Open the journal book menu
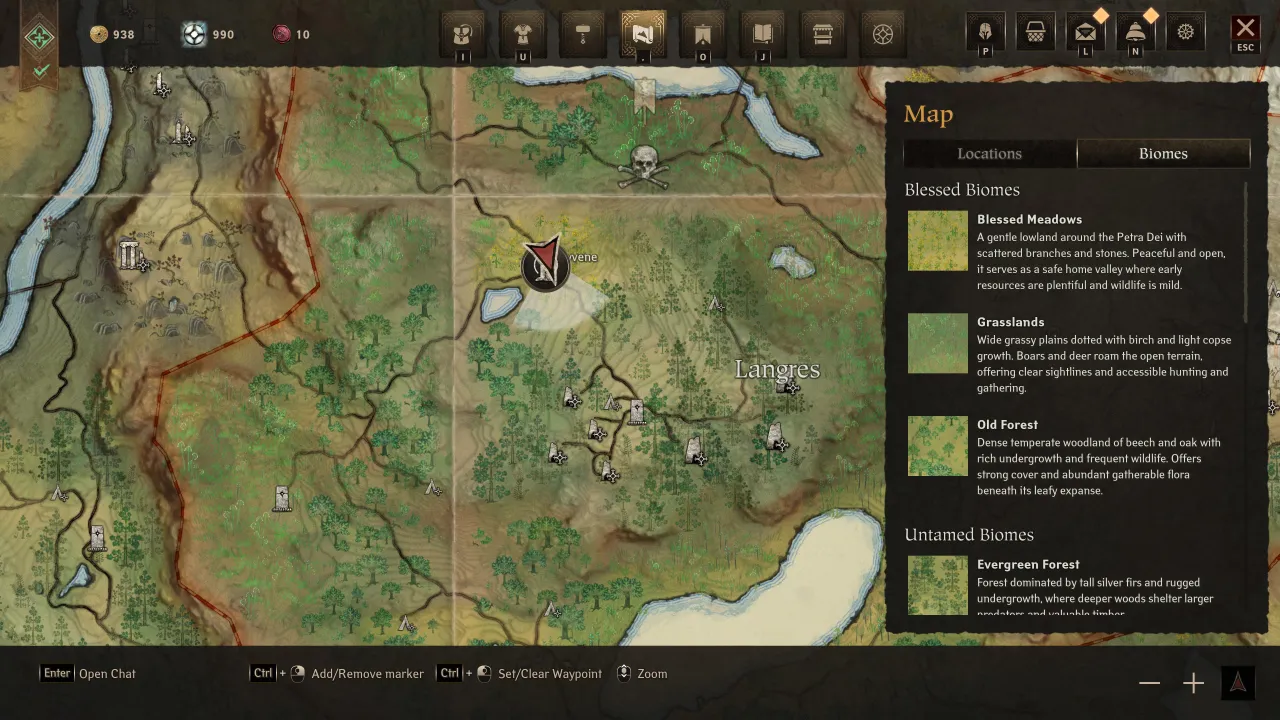This screenshot has height=720, width=1280. tap(763, 35)
